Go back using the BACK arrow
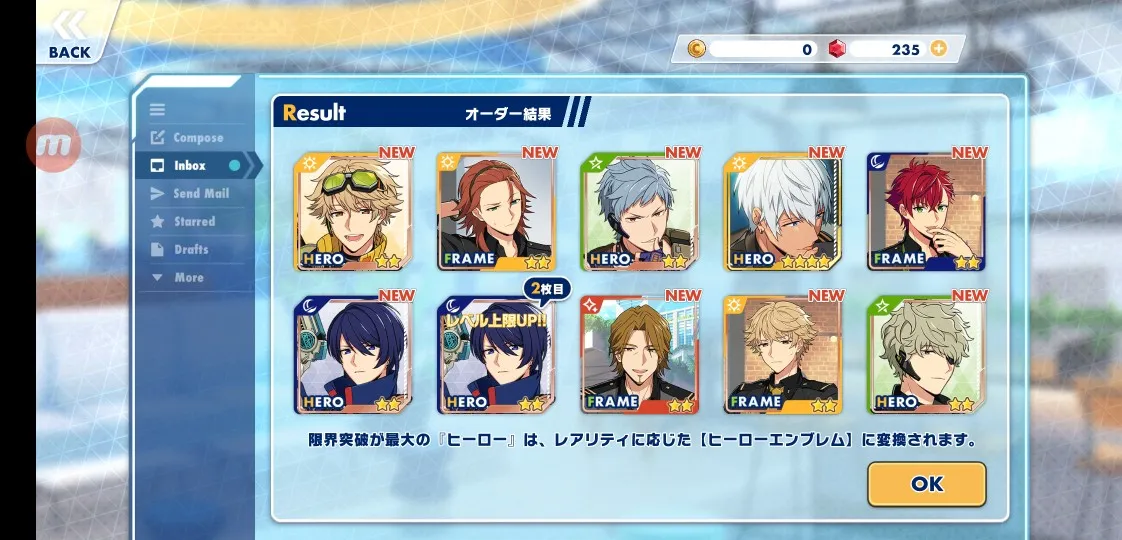The width and height of the screenshot is (1122, 540). click(69, 34)
